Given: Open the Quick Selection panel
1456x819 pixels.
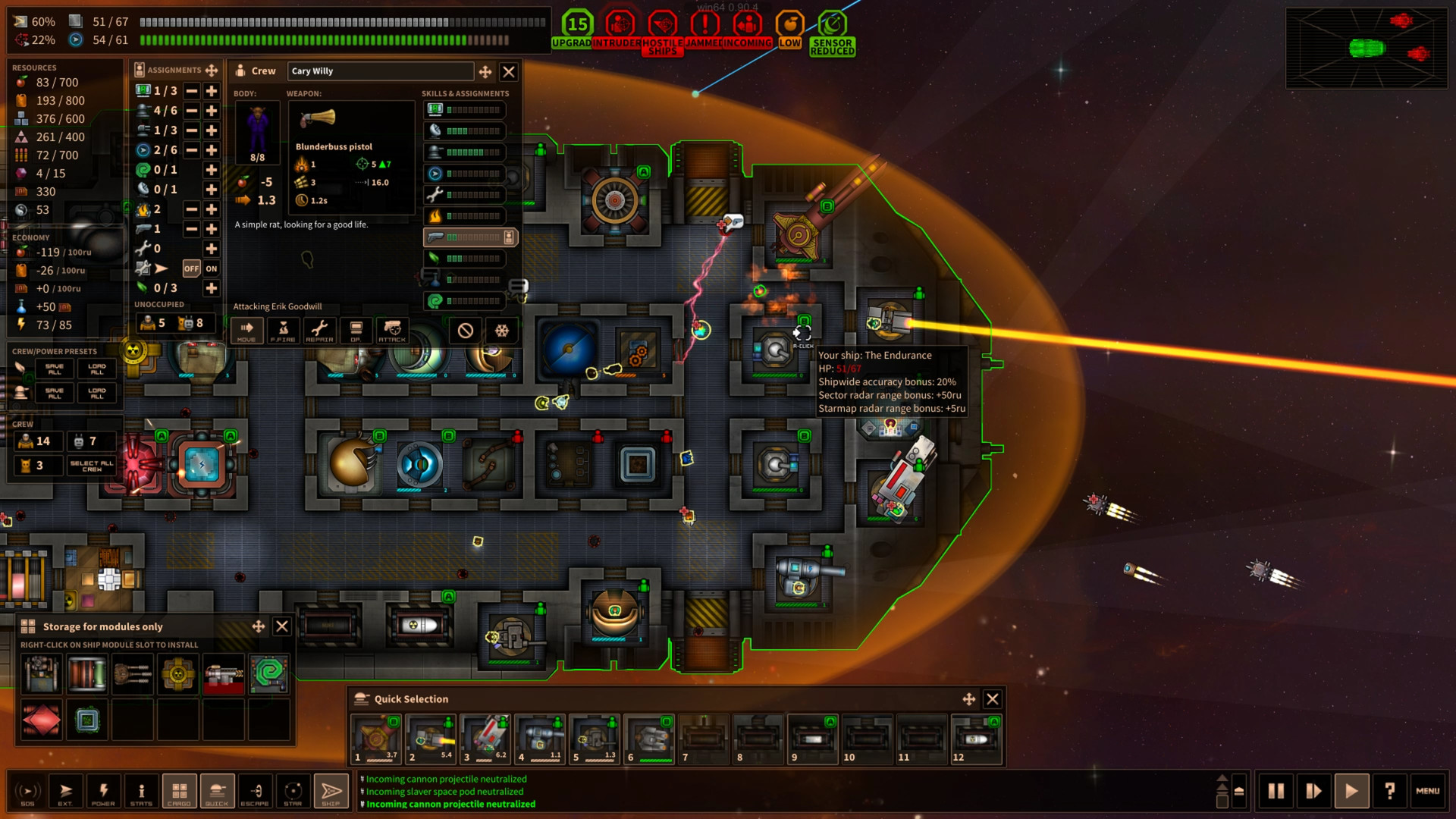Looking at the screenshot, I should pos(217,791).
